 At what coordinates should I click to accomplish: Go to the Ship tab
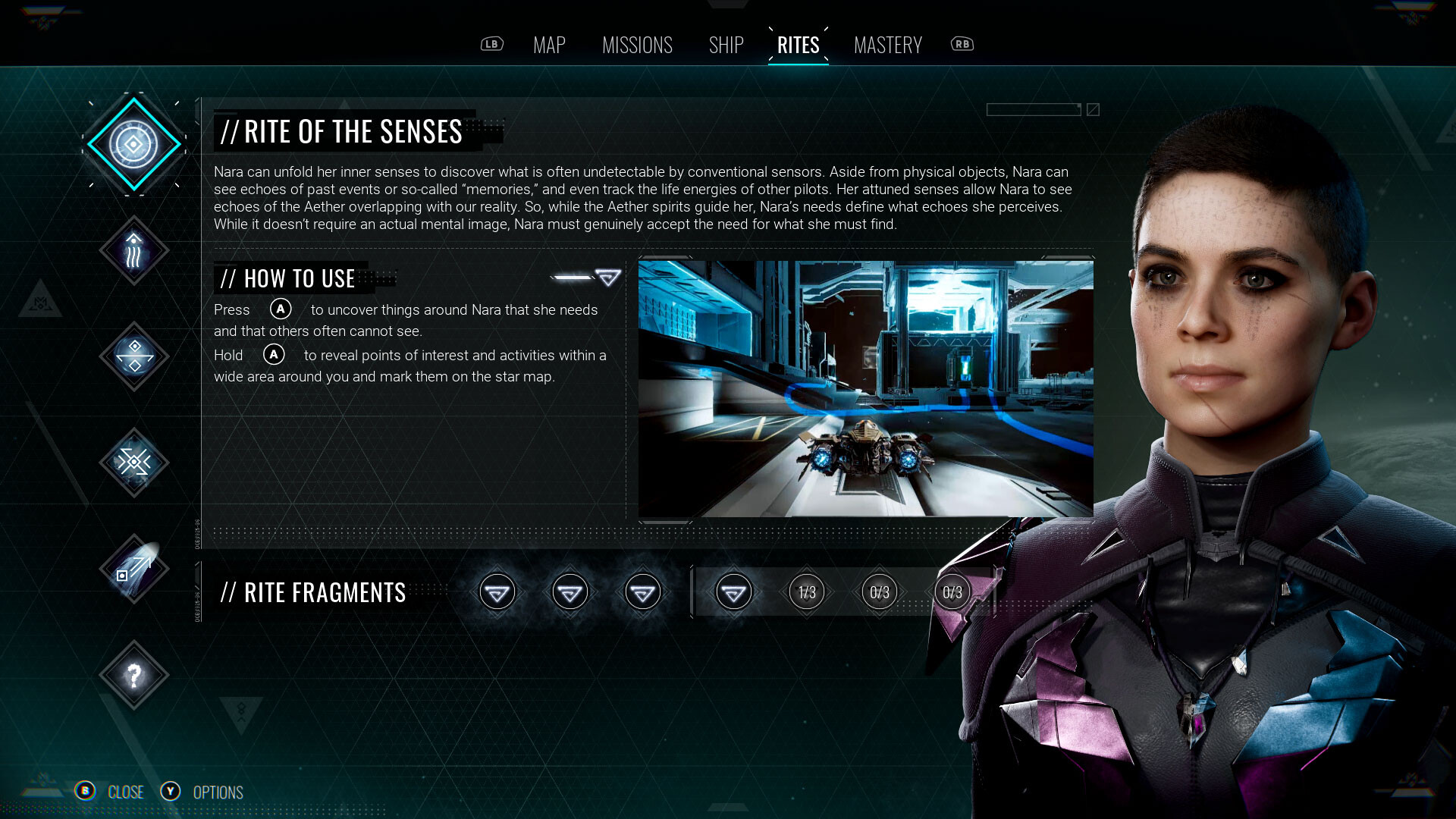[x=726, y=45]
